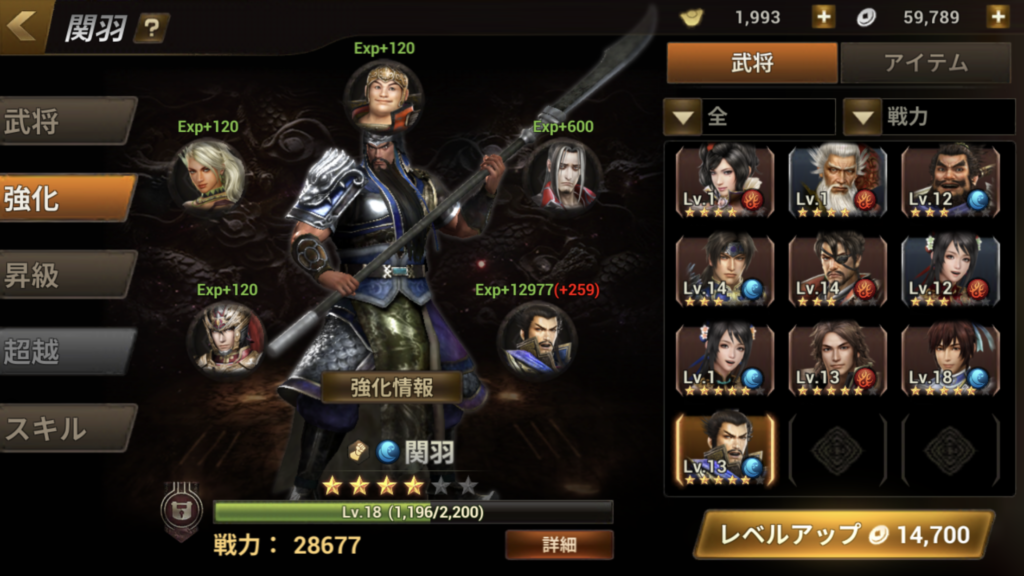Image resolution: width=1024 pixels, height=576 pixels.
Task: Remove the Exp+600 material officer
Action: click(x=562, y=175)
